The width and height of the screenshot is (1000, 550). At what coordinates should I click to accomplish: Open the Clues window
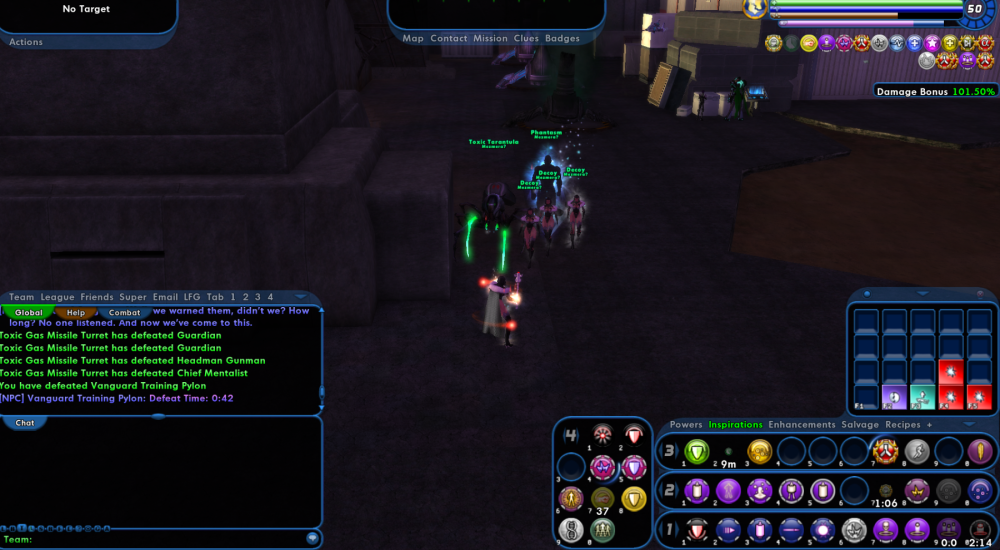526,38
